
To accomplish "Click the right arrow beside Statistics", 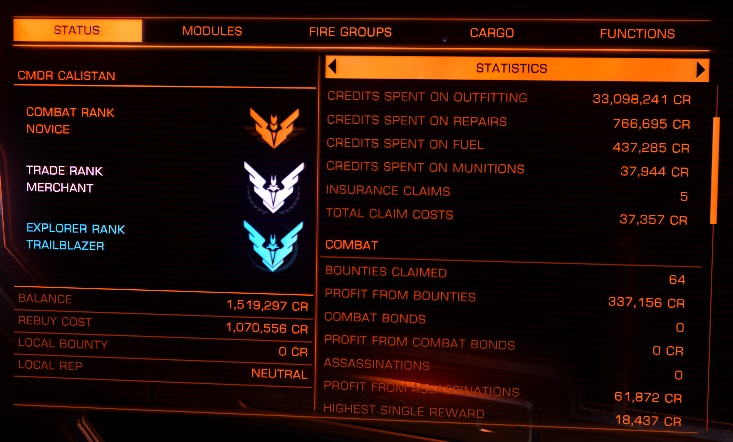I will pyautogui.click(x=702, y=69).
